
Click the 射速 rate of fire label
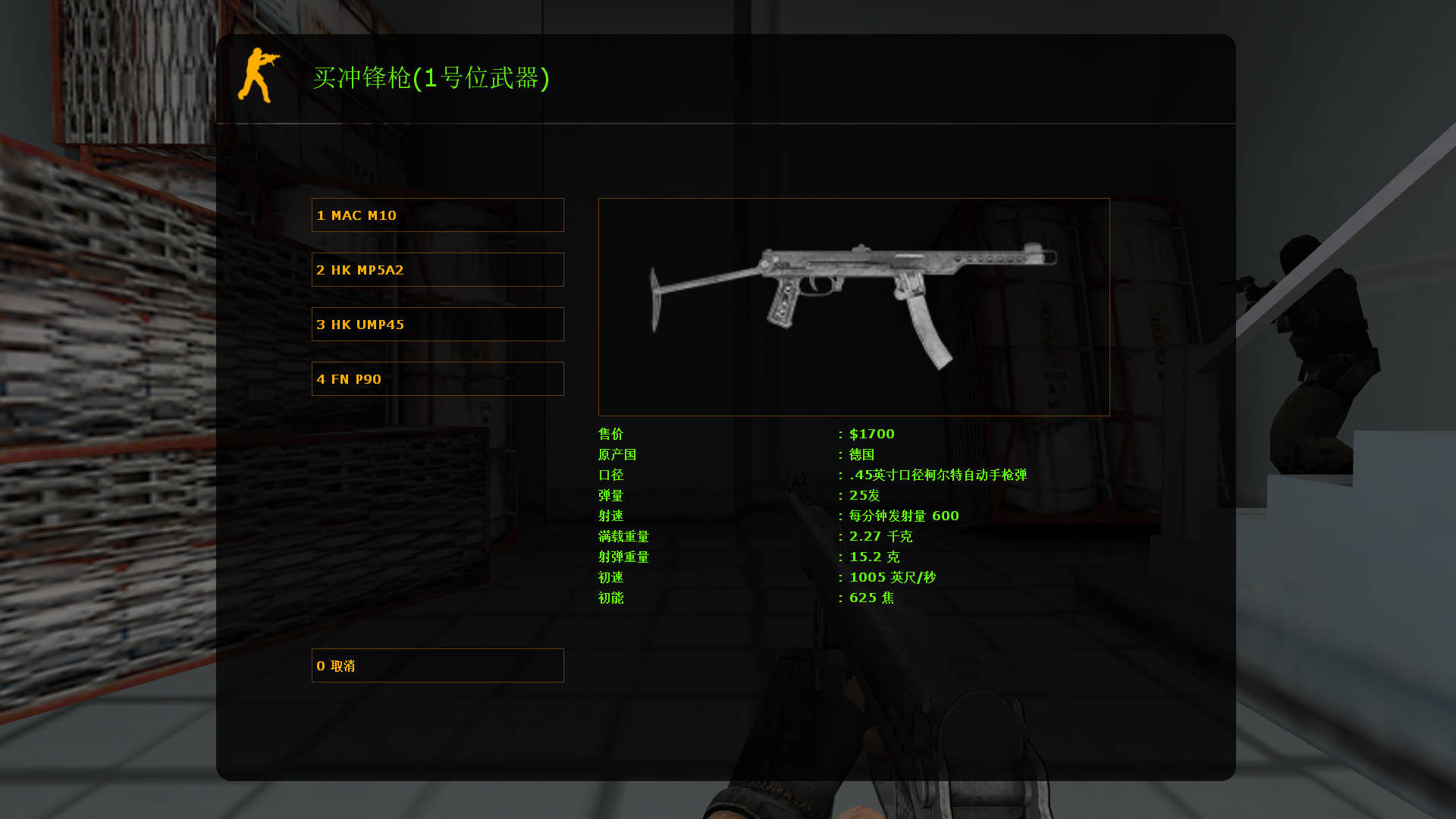tap(610, 516)
